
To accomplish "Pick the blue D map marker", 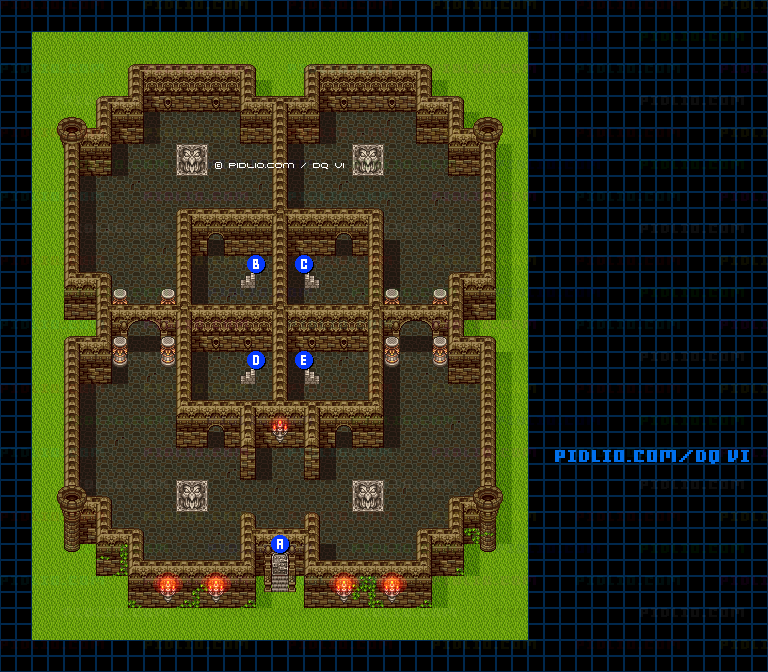I will click(256, 361).
